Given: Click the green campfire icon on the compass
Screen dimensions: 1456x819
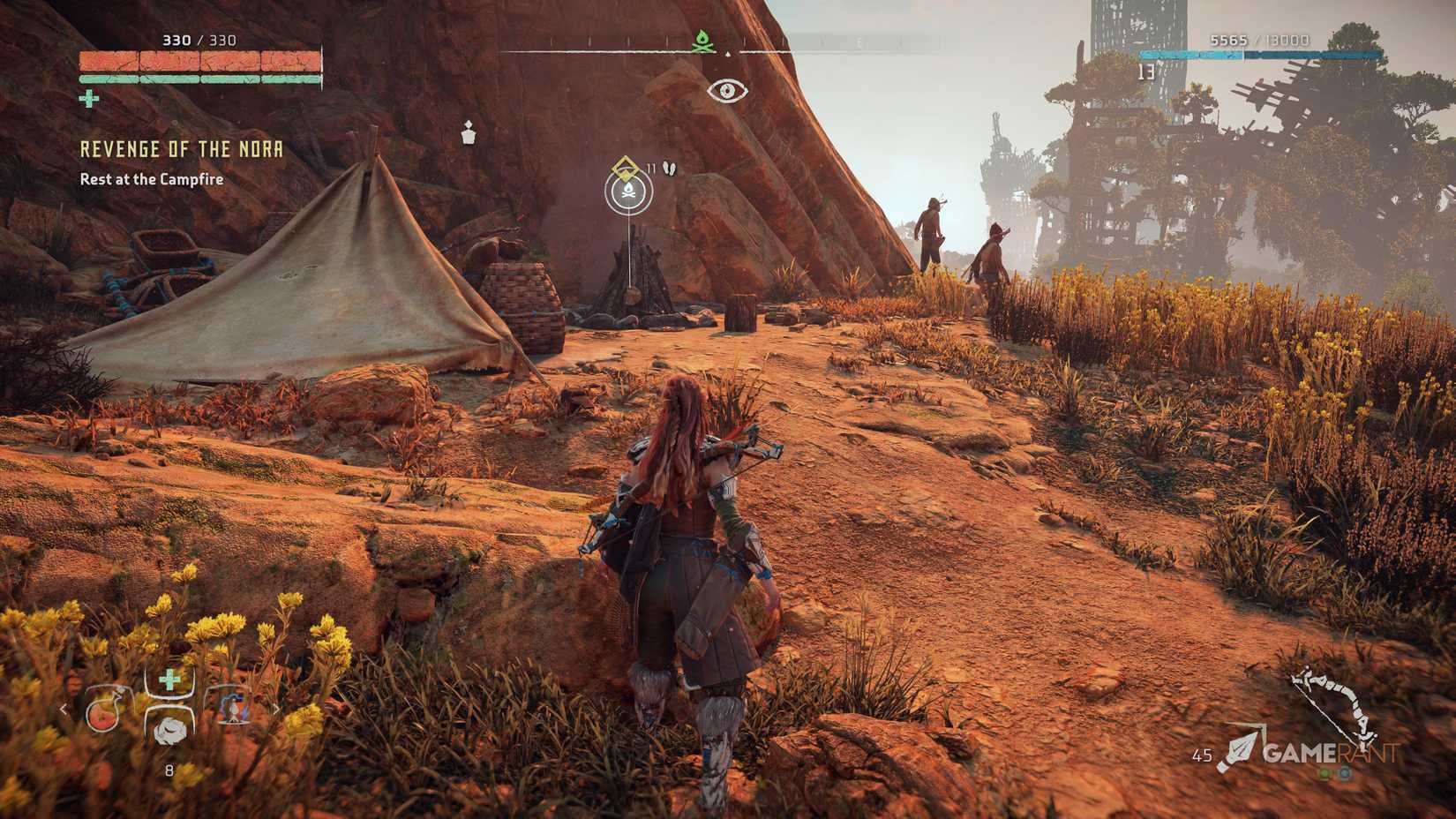Looking at the screenshot, I should (702, 39).
